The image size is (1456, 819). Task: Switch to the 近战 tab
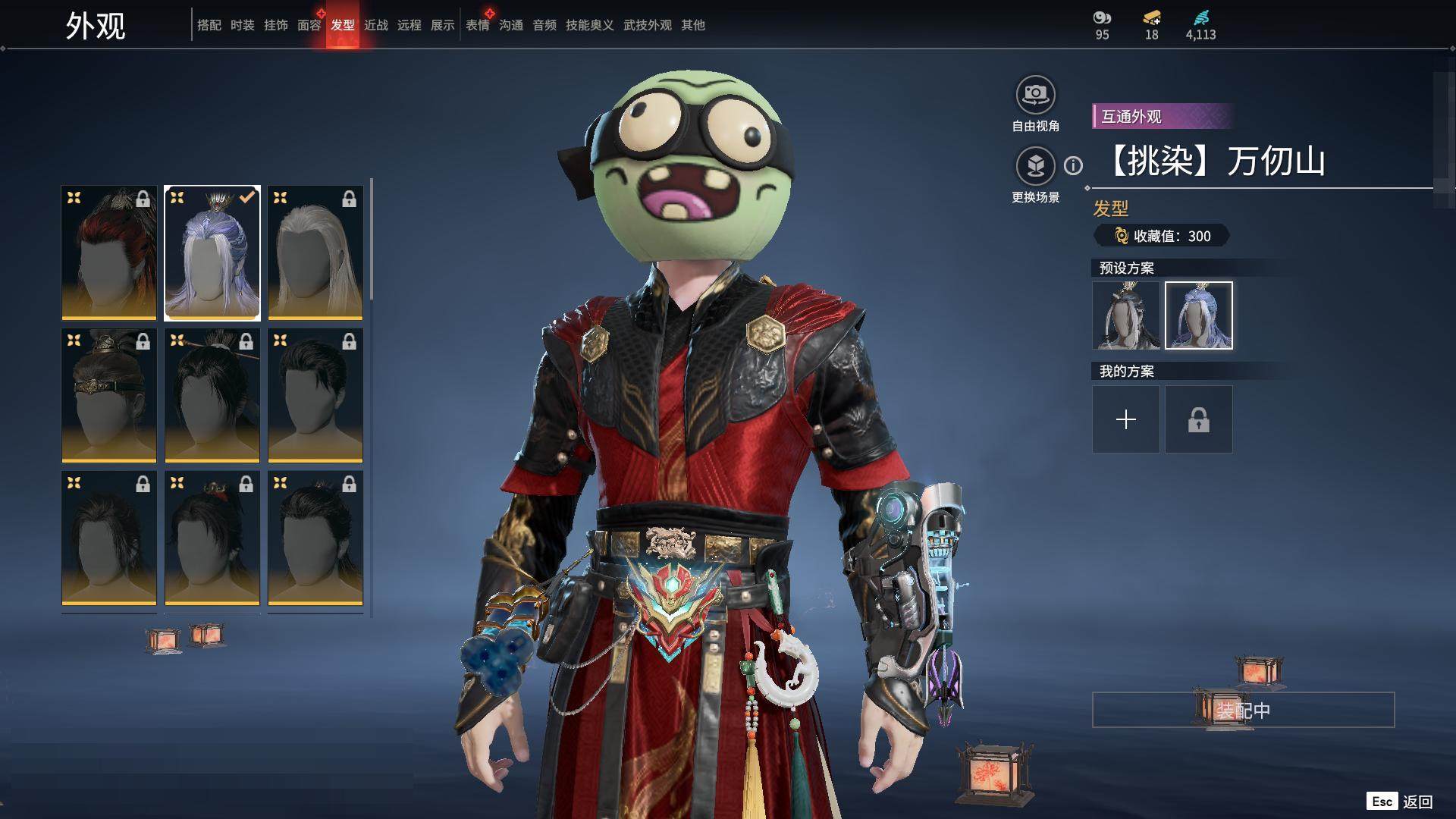tap(375, 25)
